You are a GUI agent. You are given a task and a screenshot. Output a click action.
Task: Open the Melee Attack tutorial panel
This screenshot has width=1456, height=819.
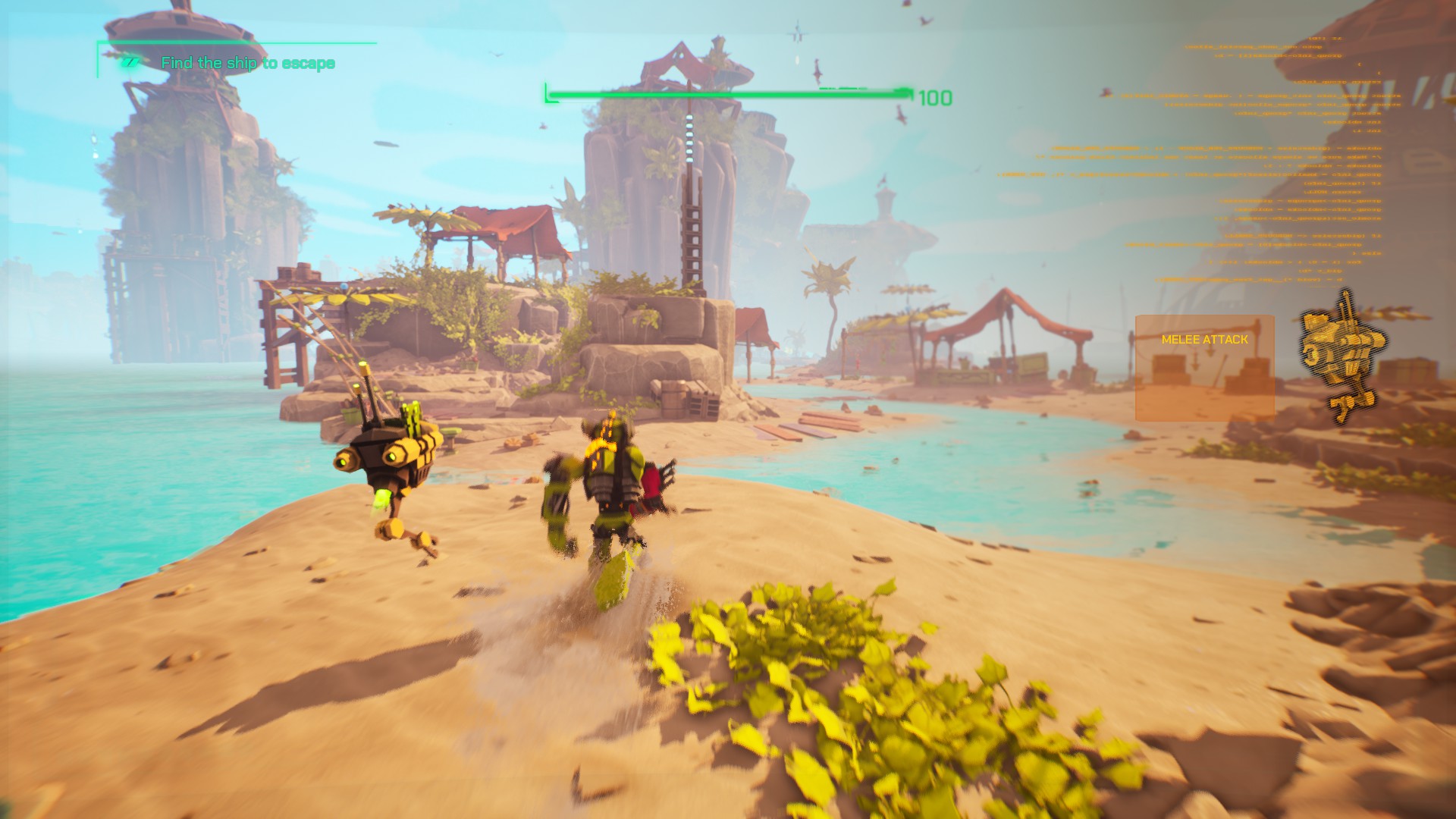[x=1204, y=368]
